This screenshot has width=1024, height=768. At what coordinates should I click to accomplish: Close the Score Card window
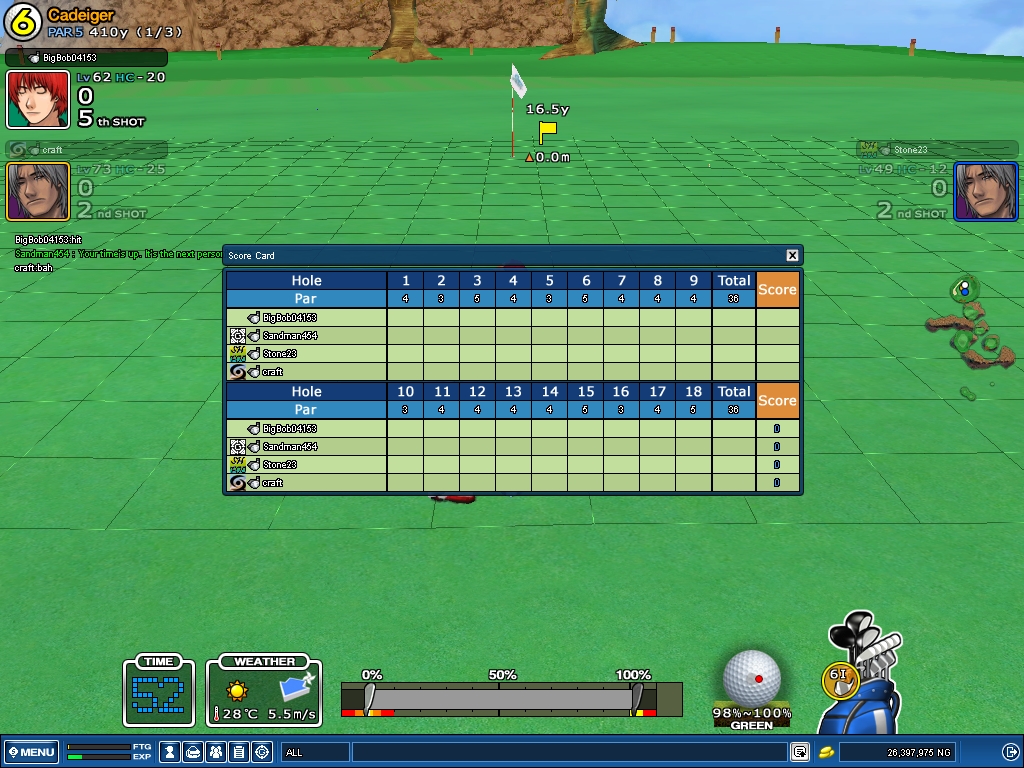point(792,256)
